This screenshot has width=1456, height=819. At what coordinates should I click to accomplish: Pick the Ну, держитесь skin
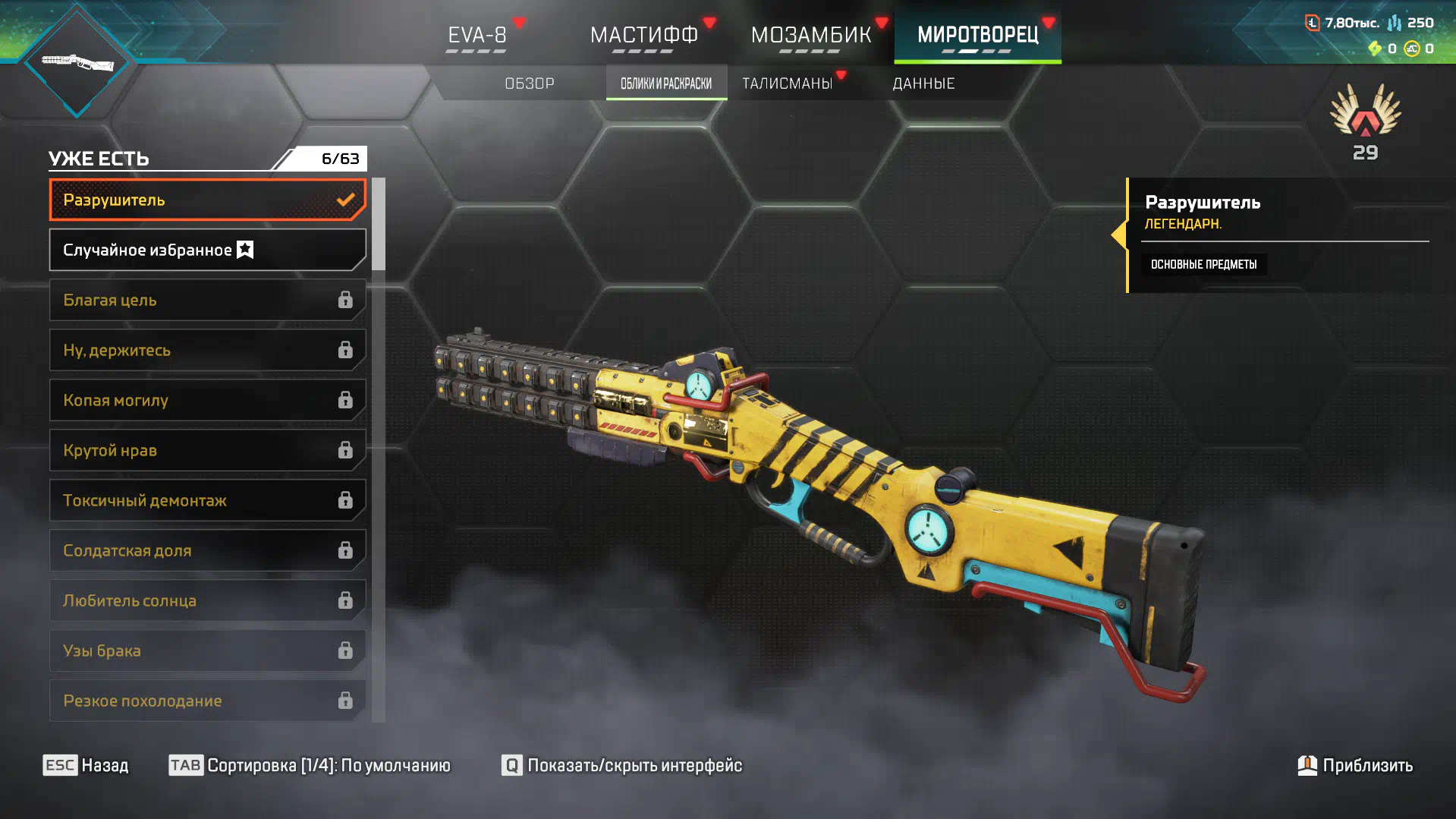[207, 351]
